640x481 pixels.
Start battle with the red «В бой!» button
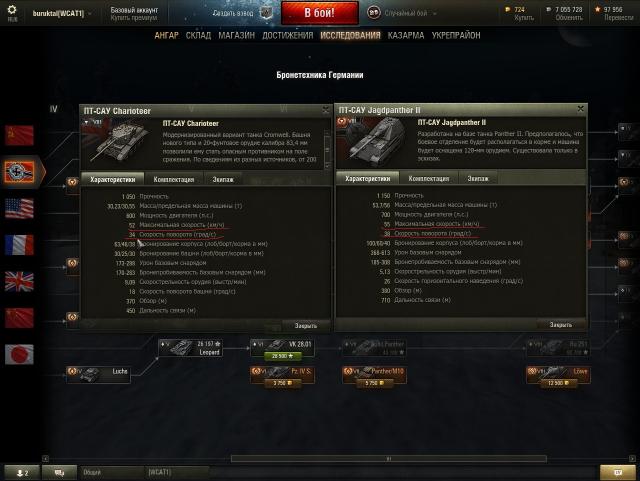click(318, 12)
